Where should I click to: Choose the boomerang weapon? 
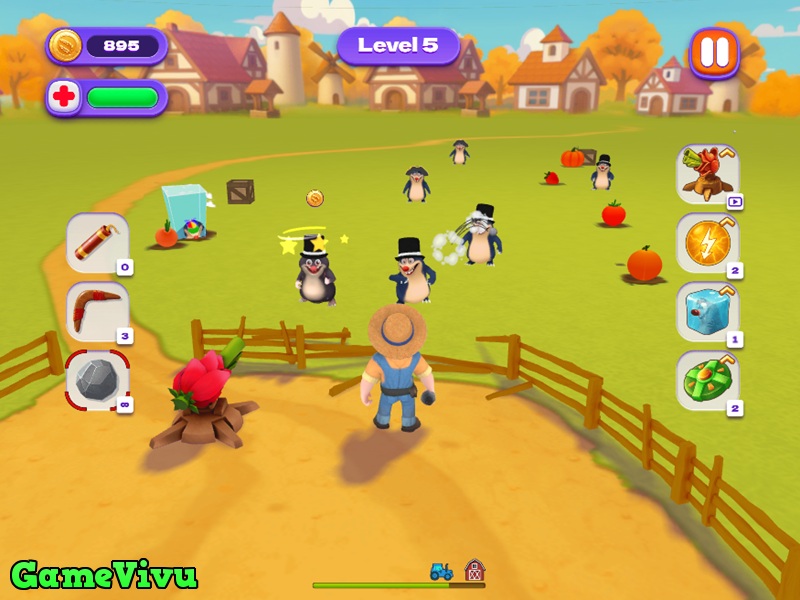pos(97,311)
